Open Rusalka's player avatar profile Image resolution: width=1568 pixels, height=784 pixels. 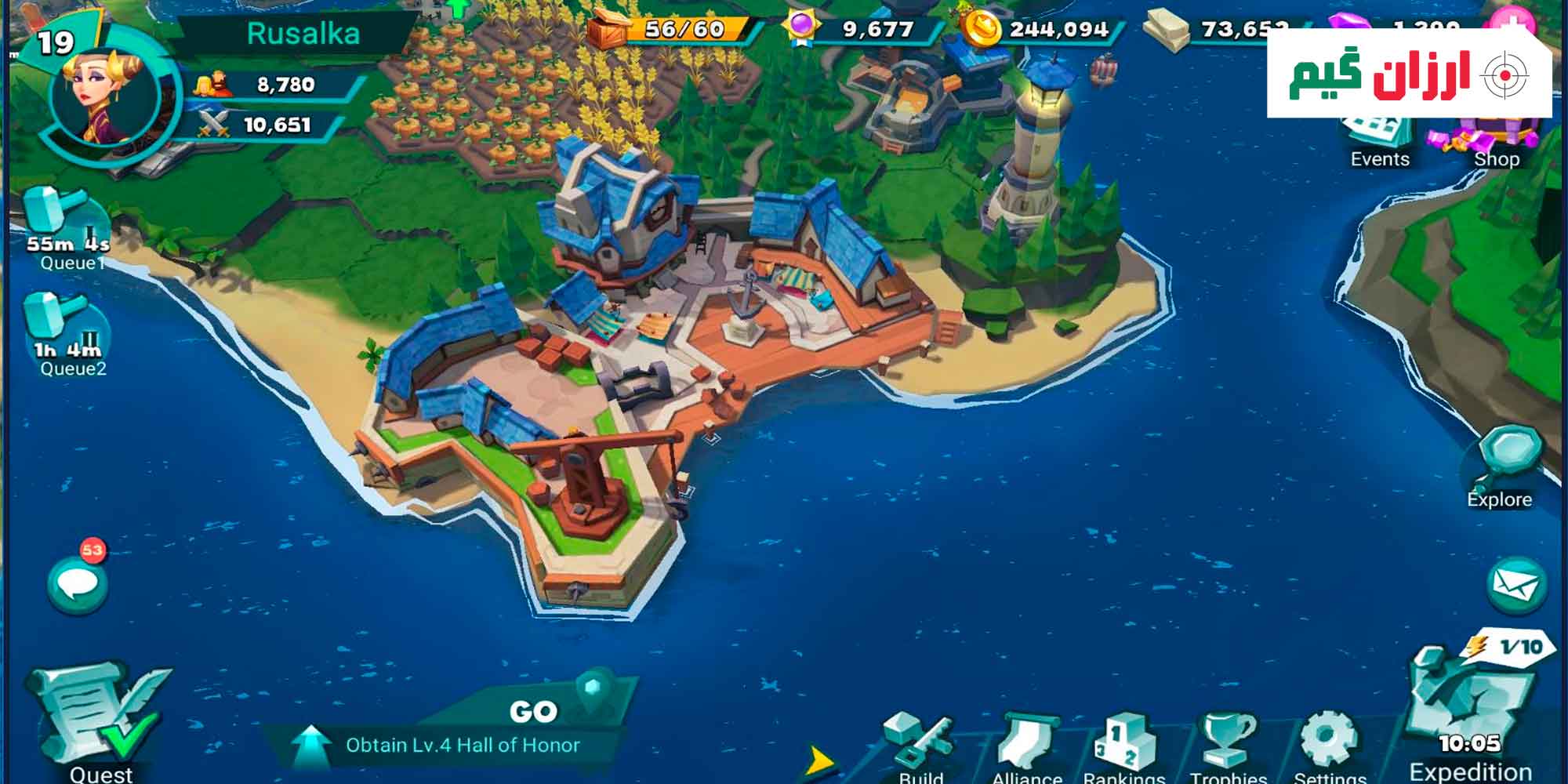[104, 96]
